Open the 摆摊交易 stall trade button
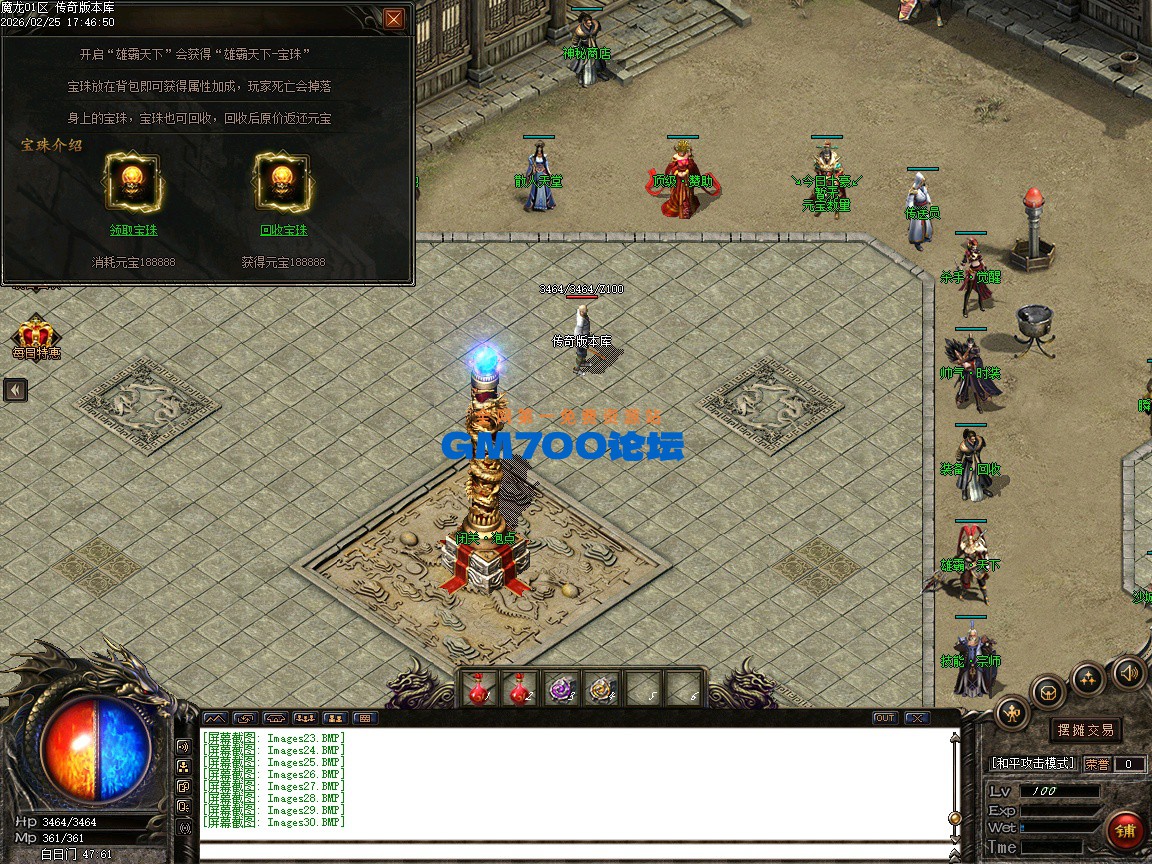 tap(1086, 730)
